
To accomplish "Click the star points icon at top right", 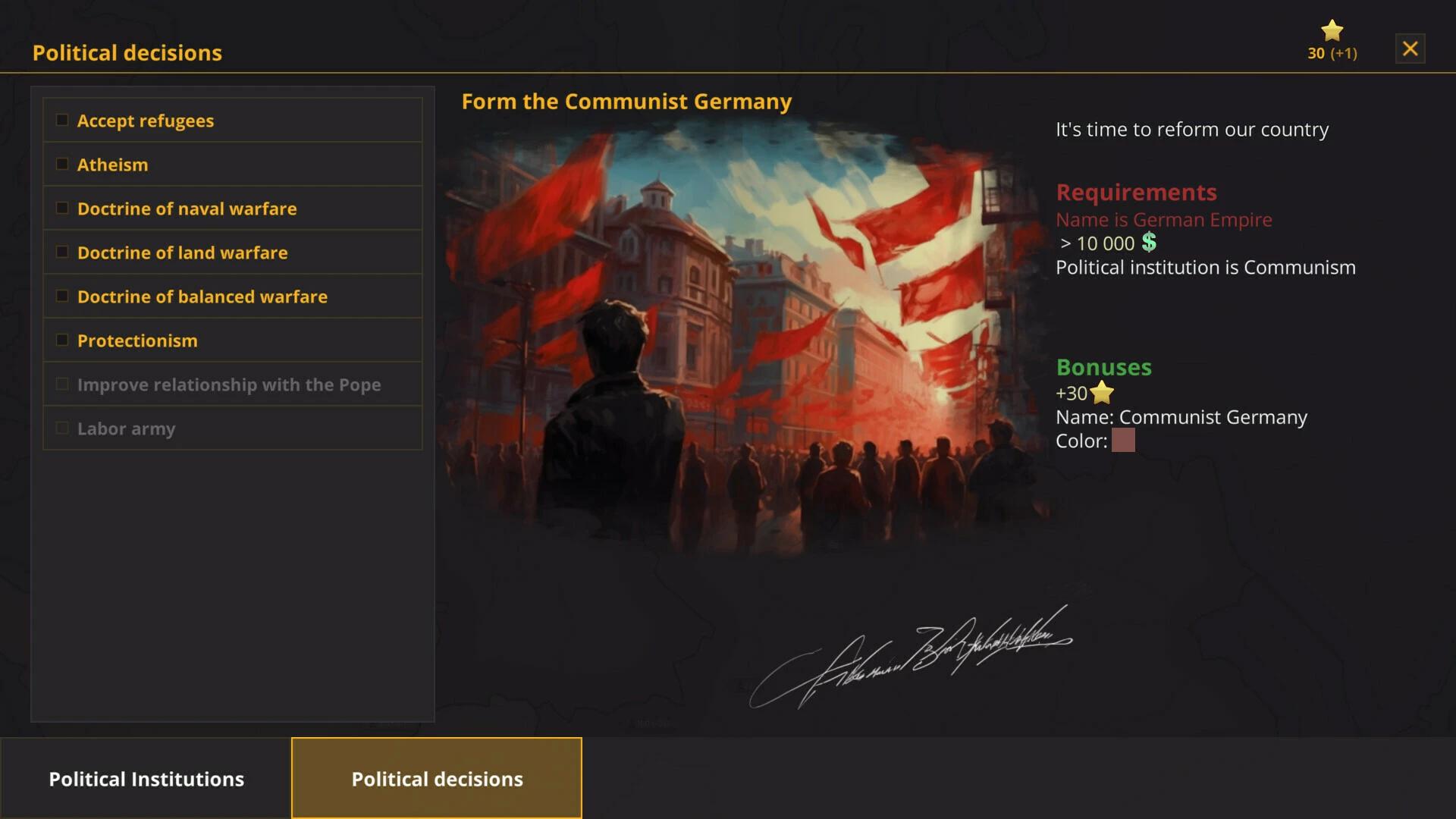I will (x=1332, y=30).
